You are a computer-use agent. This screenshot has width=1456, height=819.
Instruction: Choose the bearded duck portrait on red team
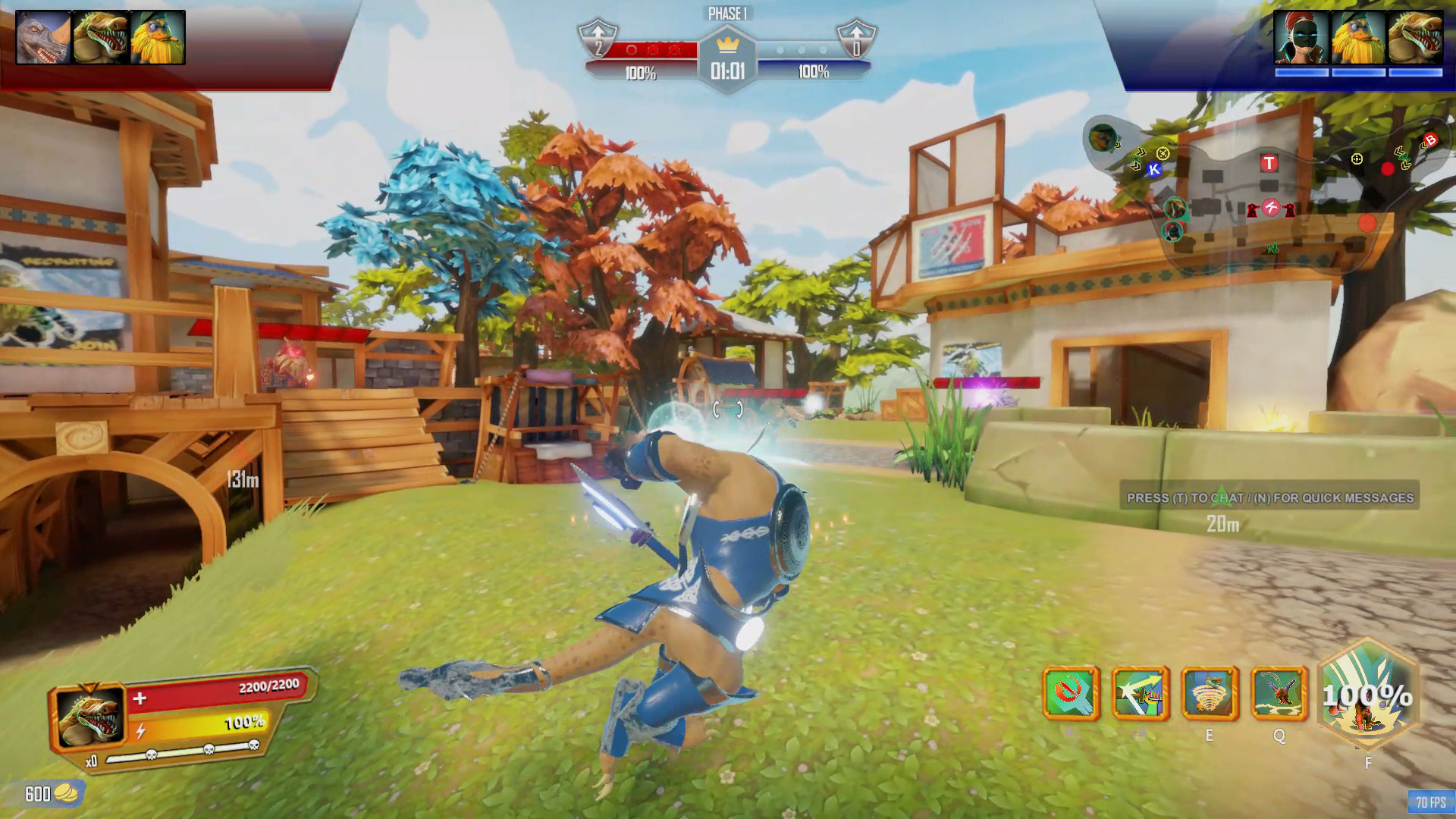[x=158, y=37]
